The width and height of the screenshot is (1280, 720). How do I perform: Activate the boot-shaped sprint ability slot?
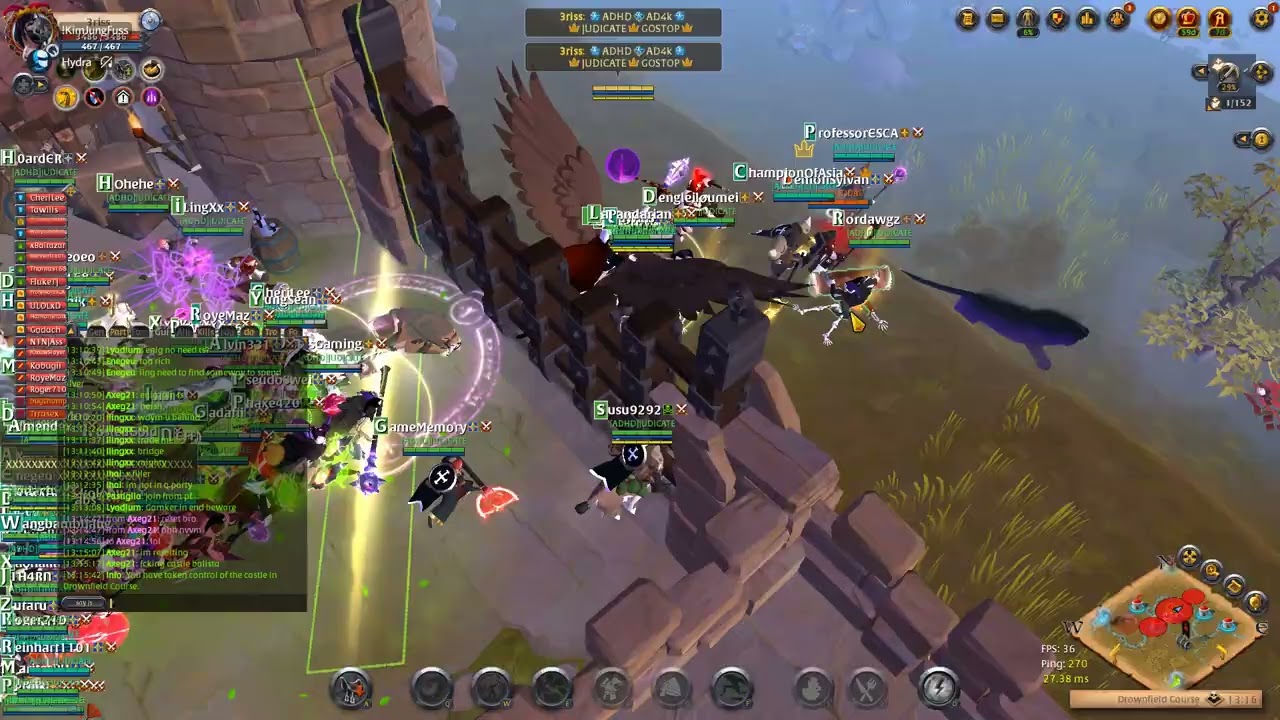coord(732,688)
